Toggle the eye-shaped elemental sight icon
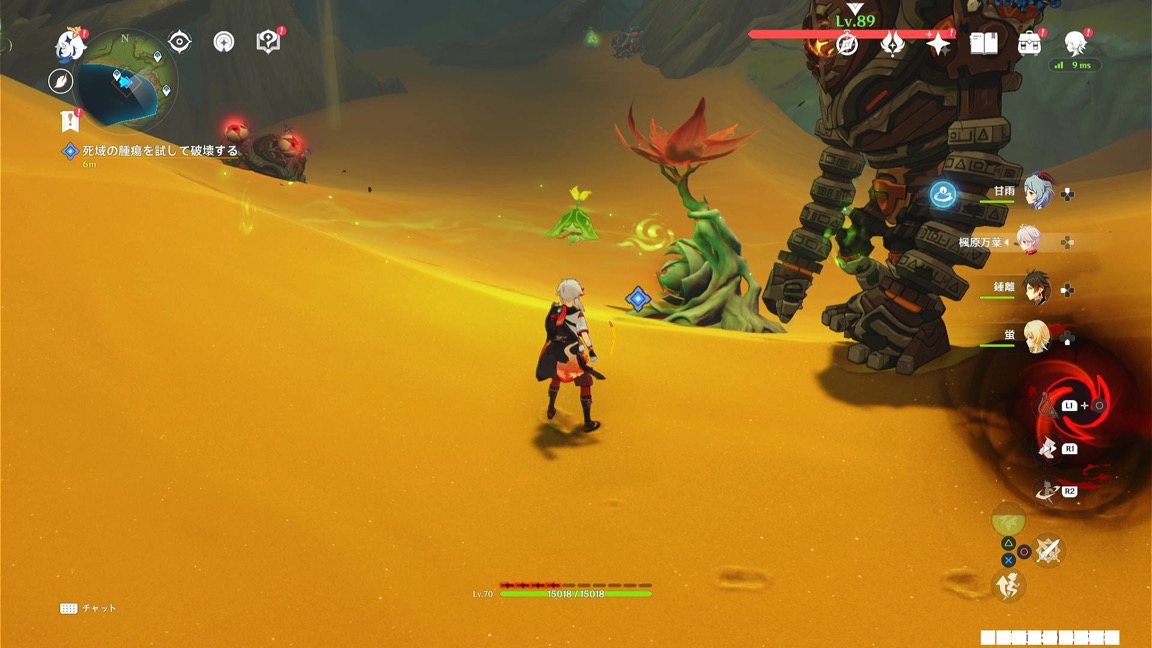The width and height of the screenshot is (1152, 648). (180, 42)
